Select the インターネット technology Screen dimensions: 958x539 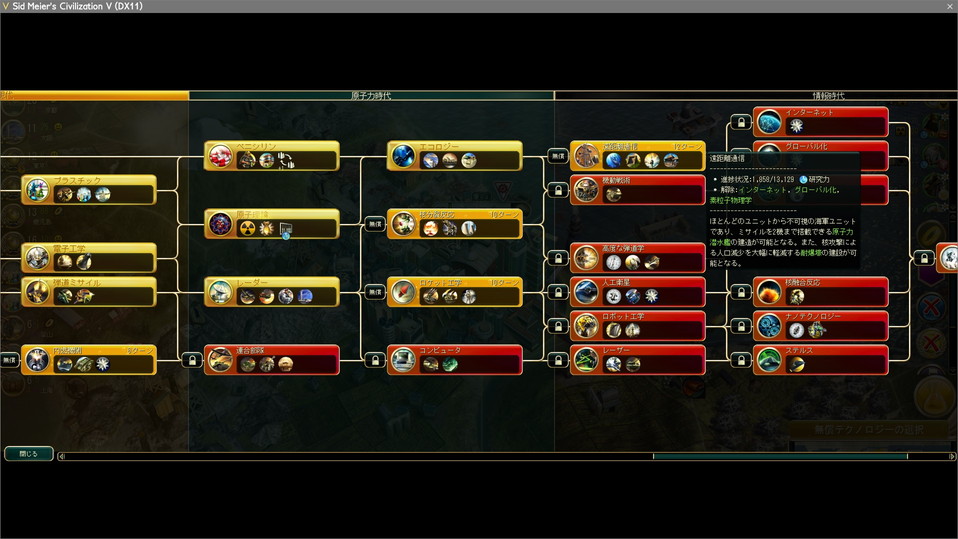coord(821,121)
